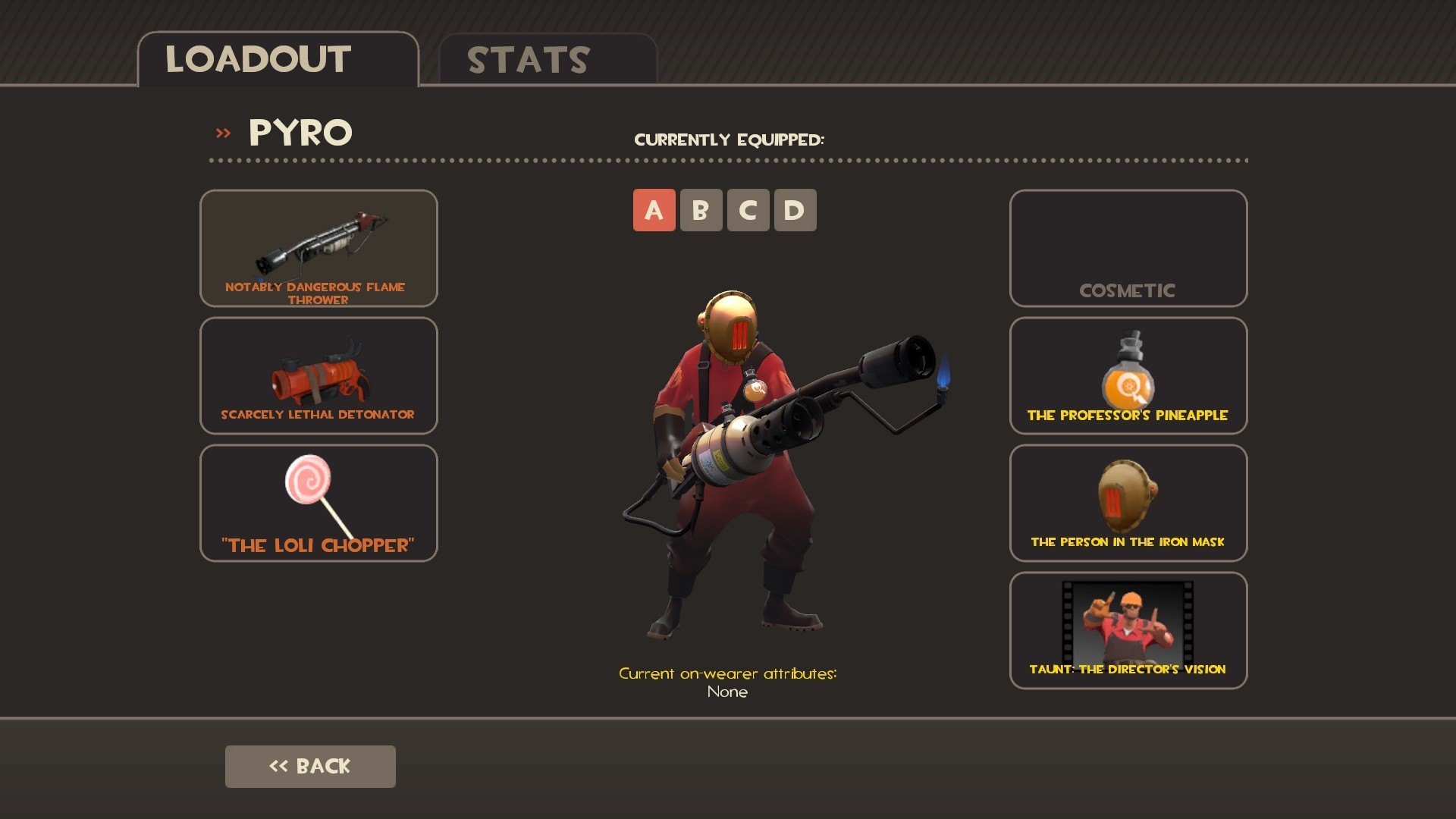Open the Notably Dangerous Flame Thrower slot
The width and height of the screenshot is (1456, 819).
click(318, 248)
